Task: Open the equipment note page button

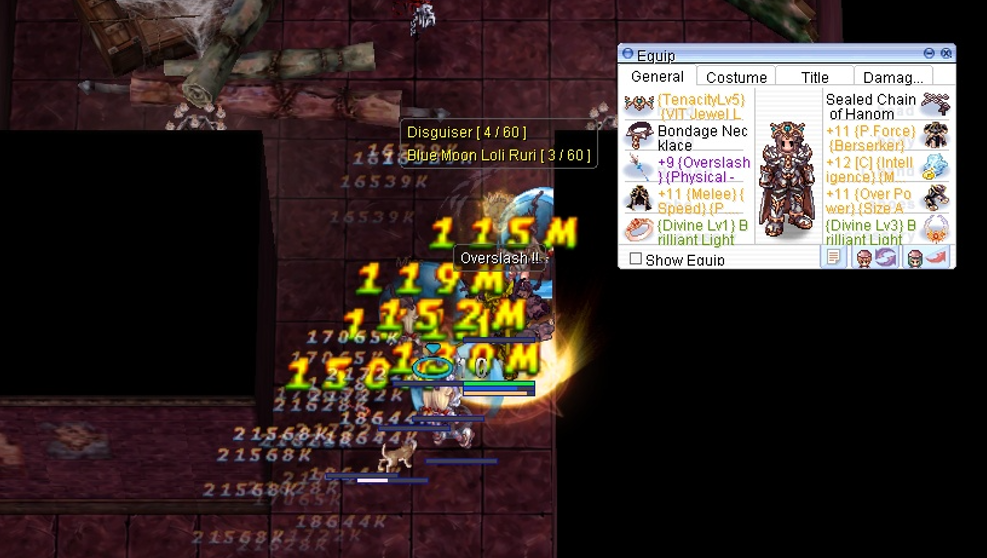Action: tap(833, 258)
